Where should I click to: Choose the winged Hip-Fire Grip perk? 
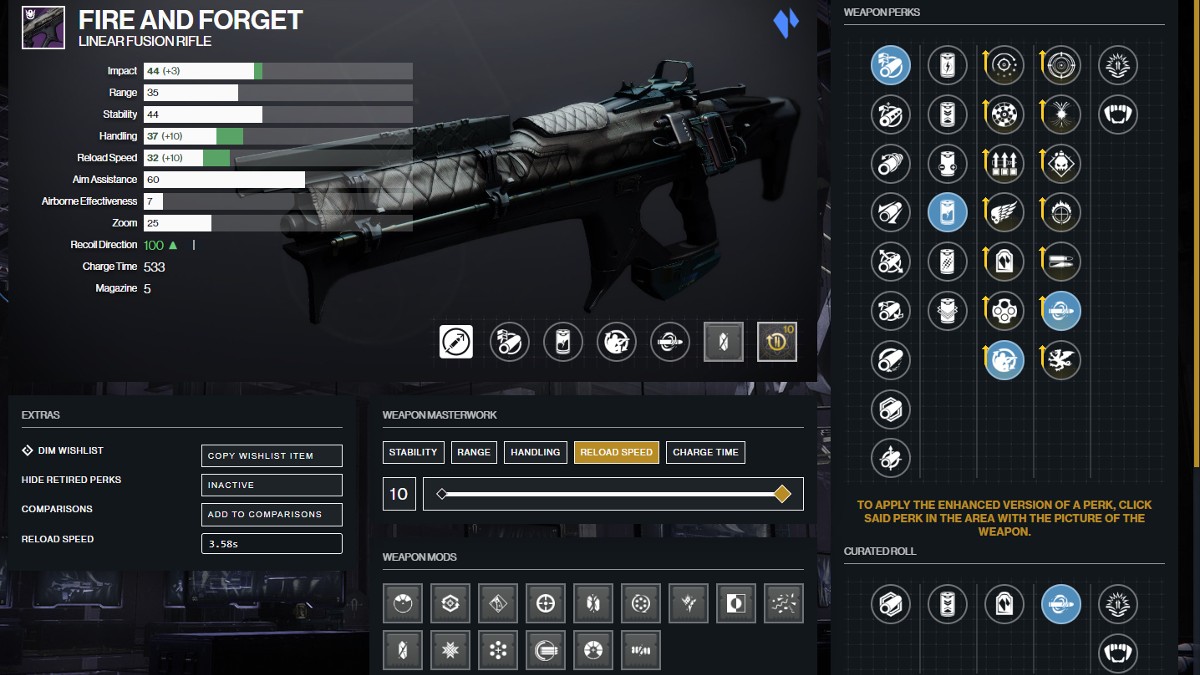1004,212
